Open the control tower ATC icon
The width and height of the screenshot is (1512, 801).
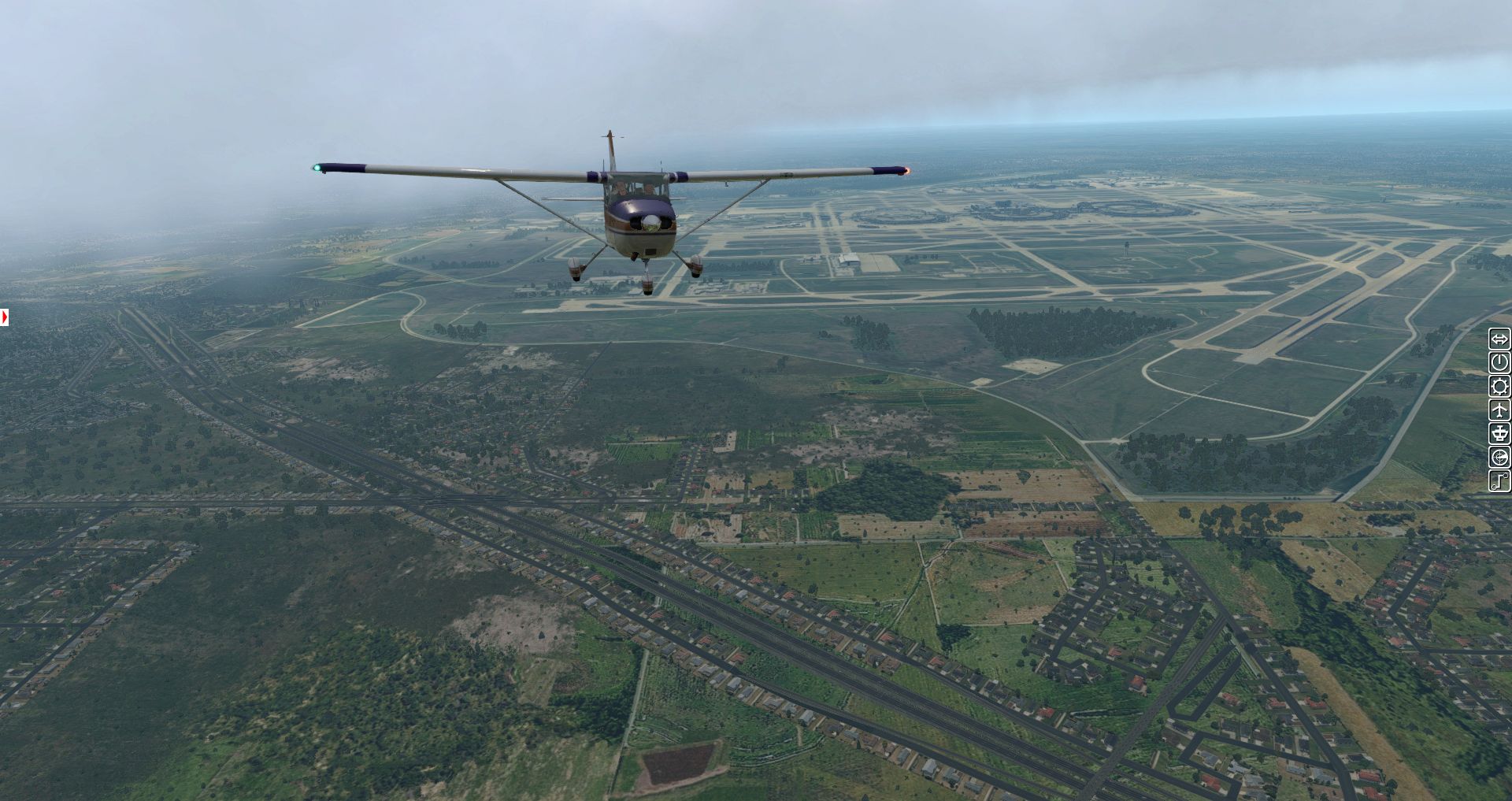1499,434
